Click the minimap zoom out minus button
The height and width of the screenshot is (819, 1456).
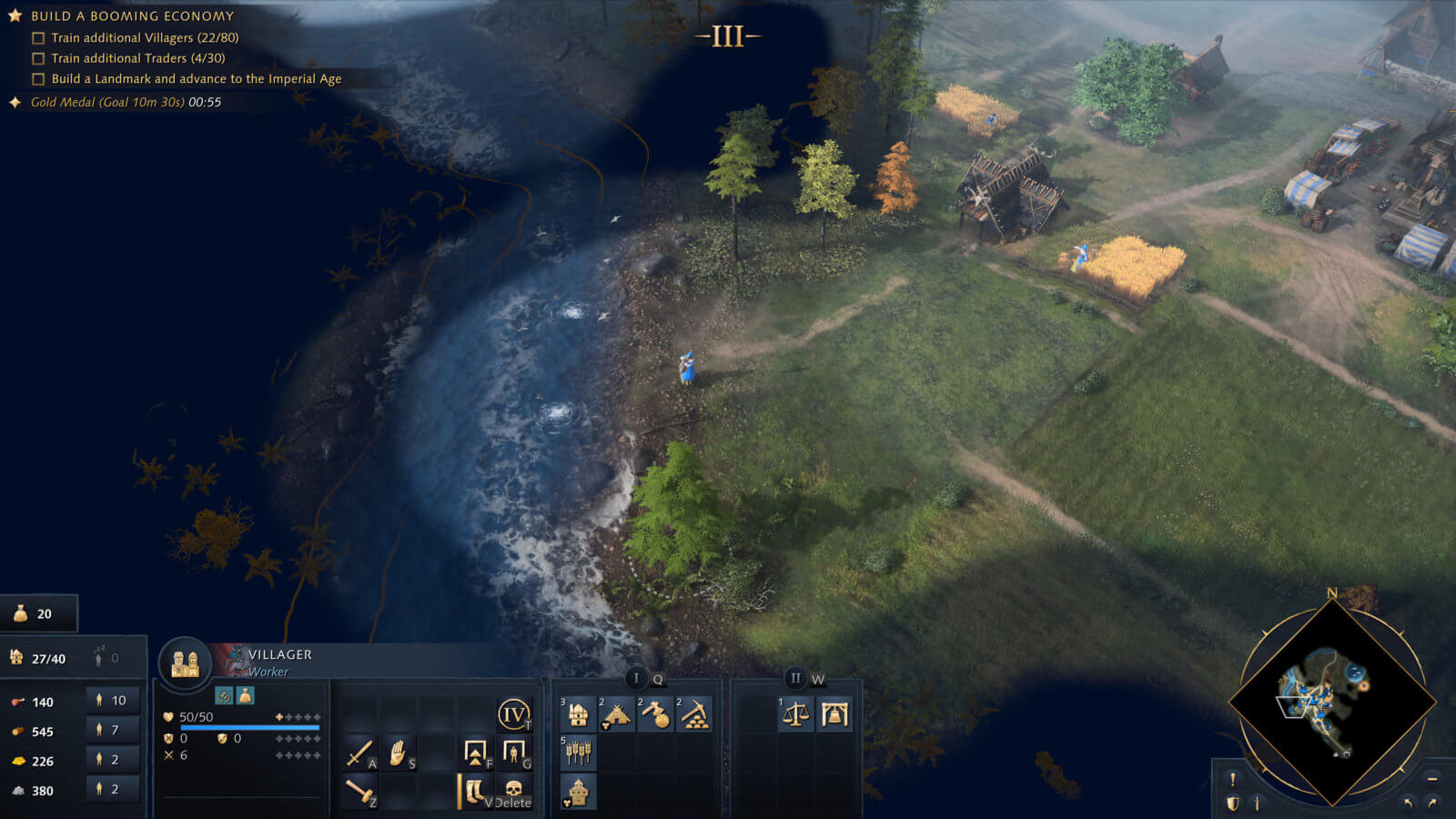[x=1431, y=779]
